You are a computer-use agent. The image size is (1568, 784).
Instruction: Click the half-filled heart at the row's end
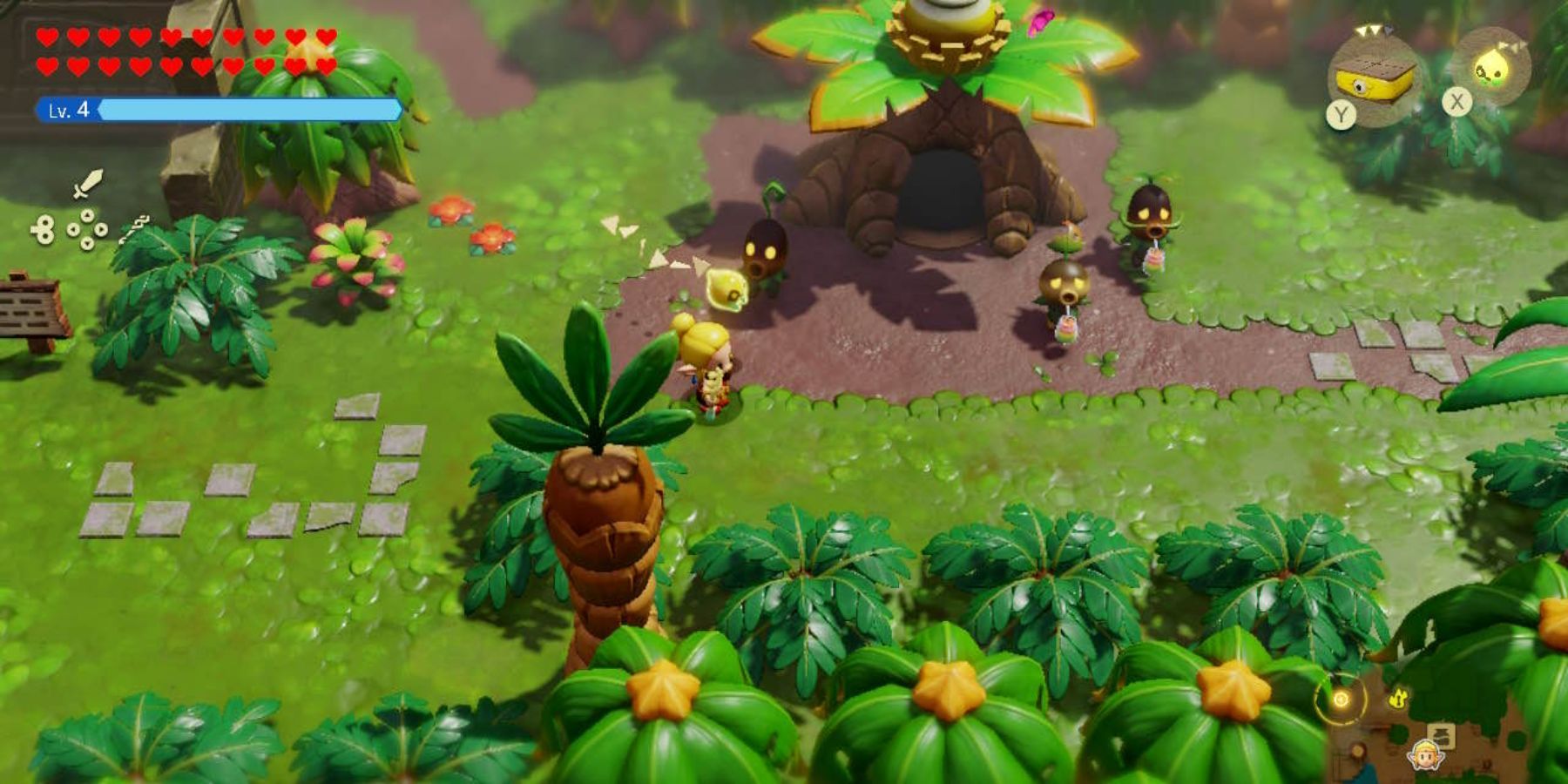pos(324,37)
